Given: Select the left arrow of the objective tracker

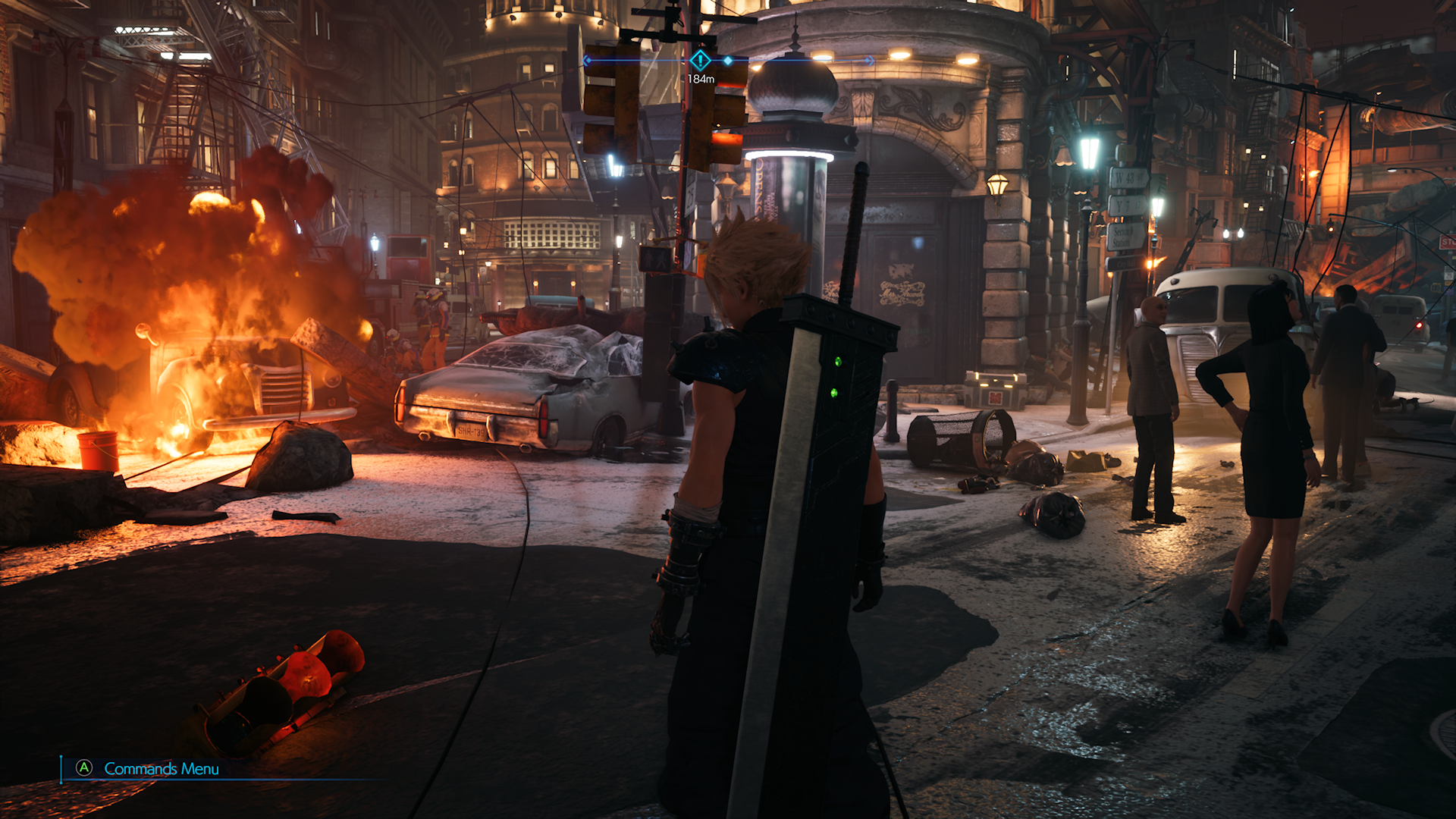Looking at the screenshot, I should [x=586, y=60].
